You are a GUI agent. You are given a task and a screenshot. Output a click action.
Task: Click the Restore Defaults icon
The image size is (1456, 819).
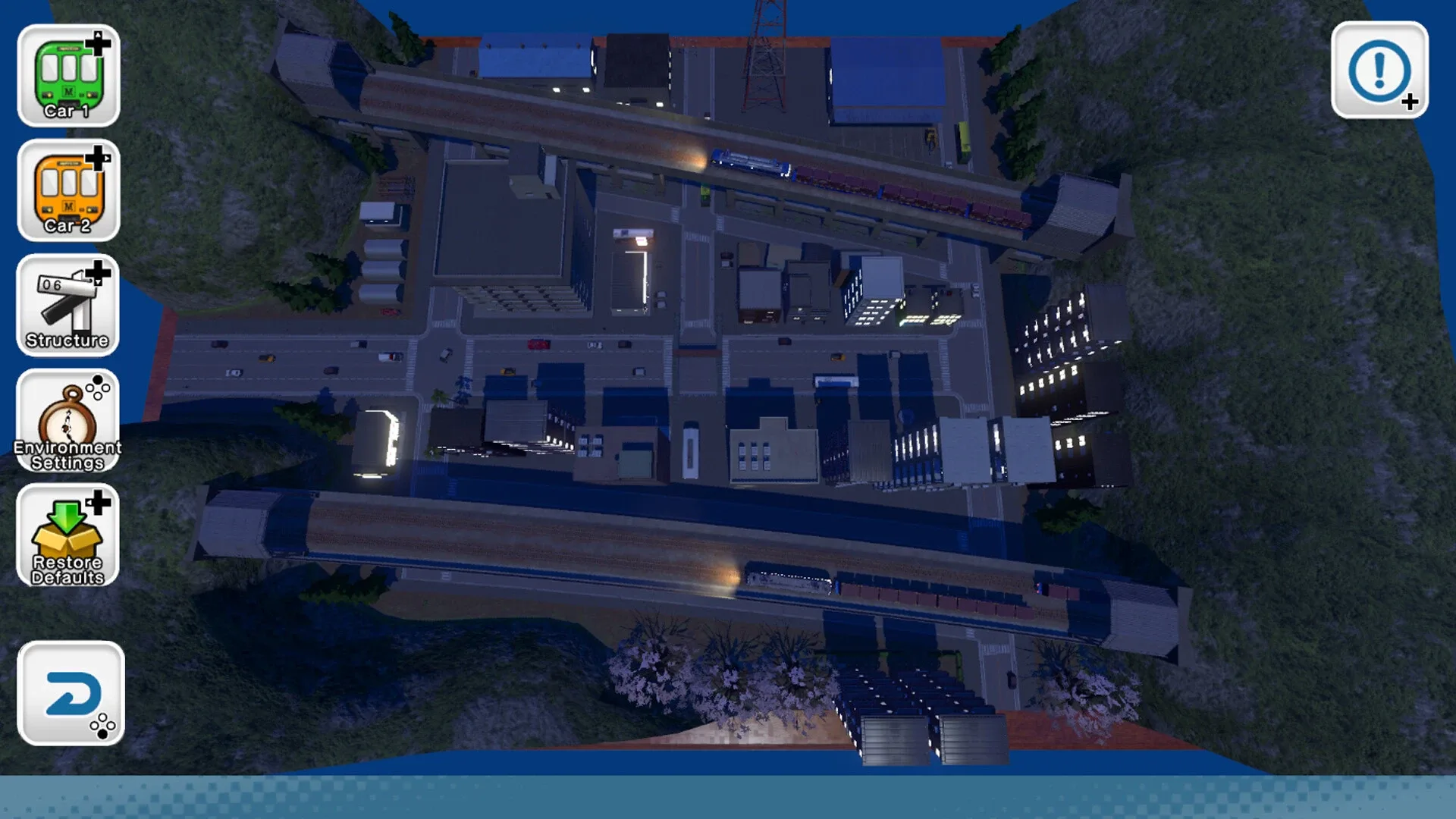coord(67,537)
